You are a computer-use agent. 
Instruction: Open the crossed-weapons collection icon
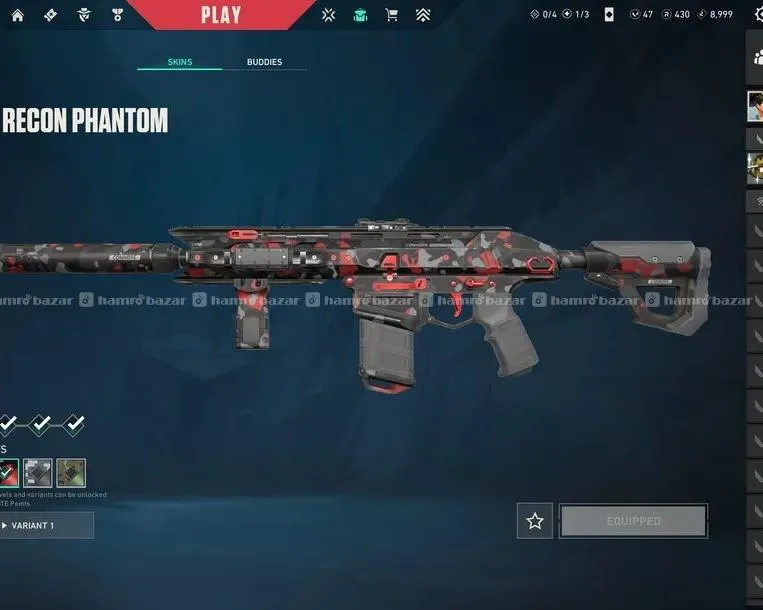[x=329, y=15]
